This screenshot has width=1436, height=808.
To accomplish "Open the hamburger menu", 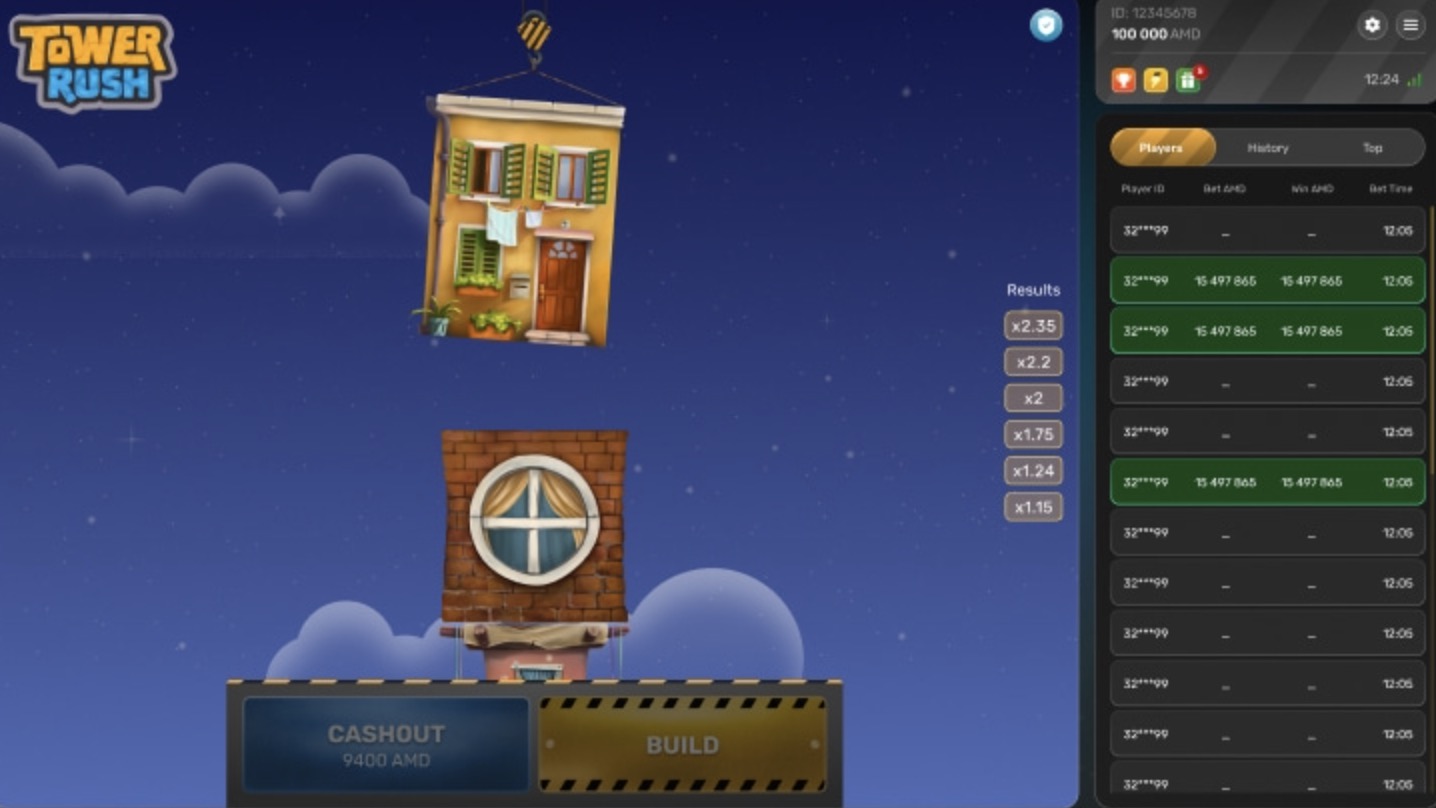I will [x=1410, y=25].
